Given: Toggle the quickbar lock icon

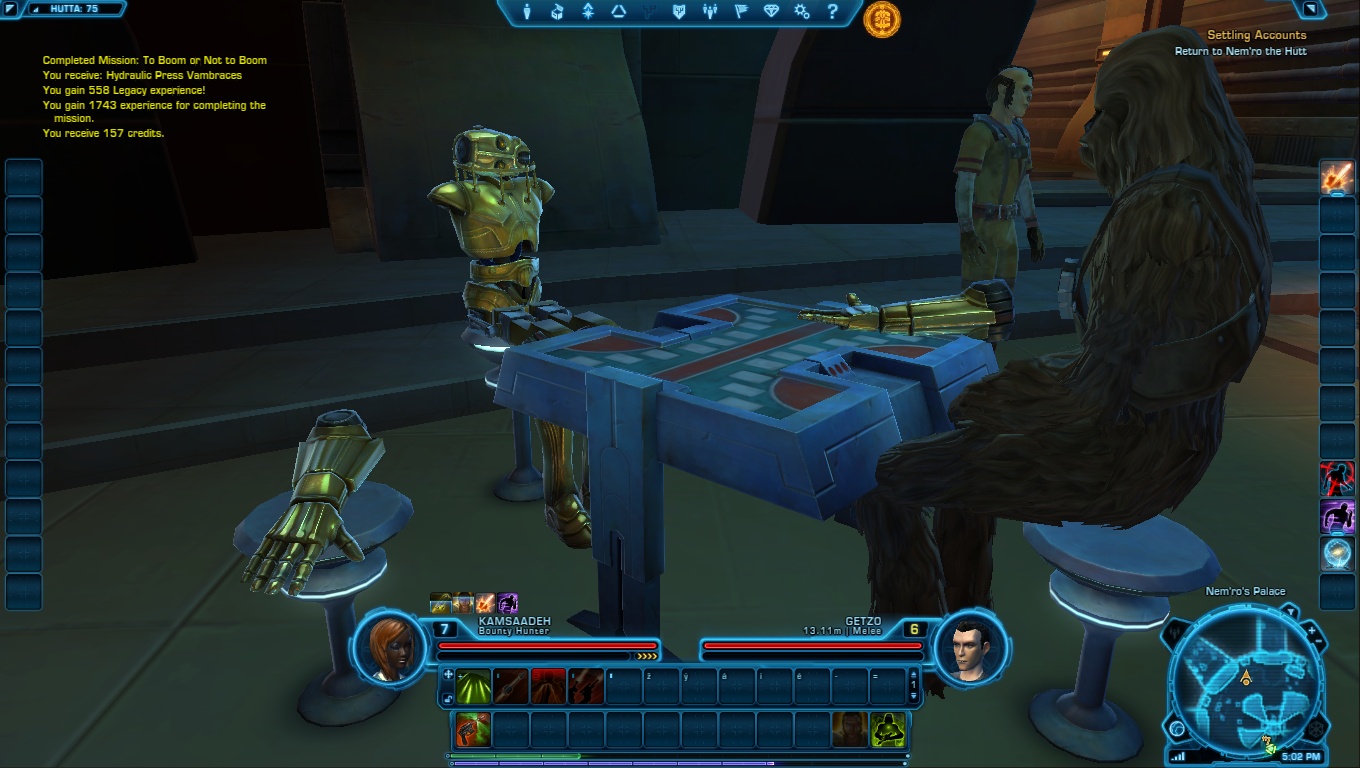Looking at the screenshot, I should click(x=447, y=698).
